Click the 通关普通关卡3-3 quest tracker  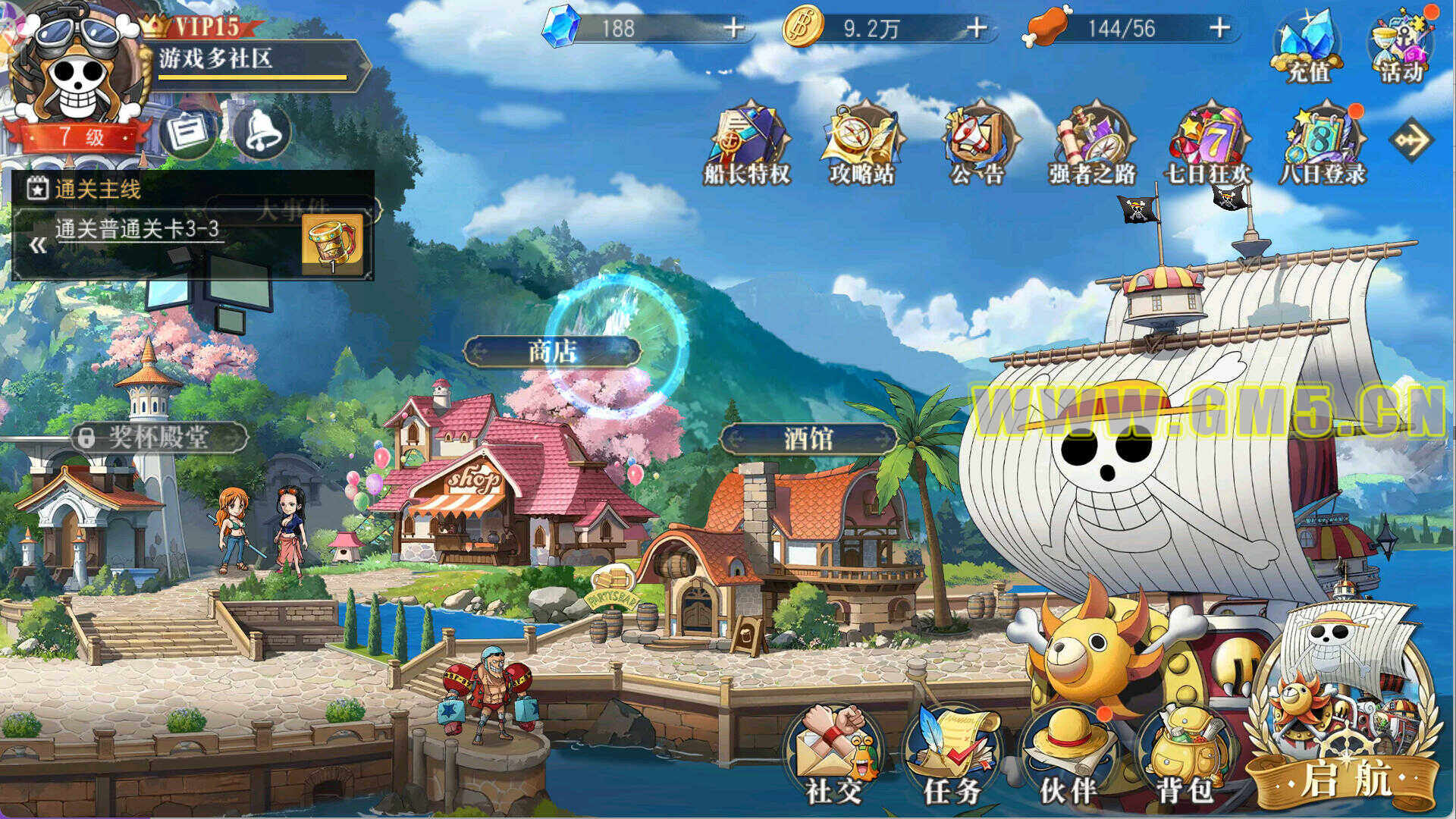[x=138, y=229]
